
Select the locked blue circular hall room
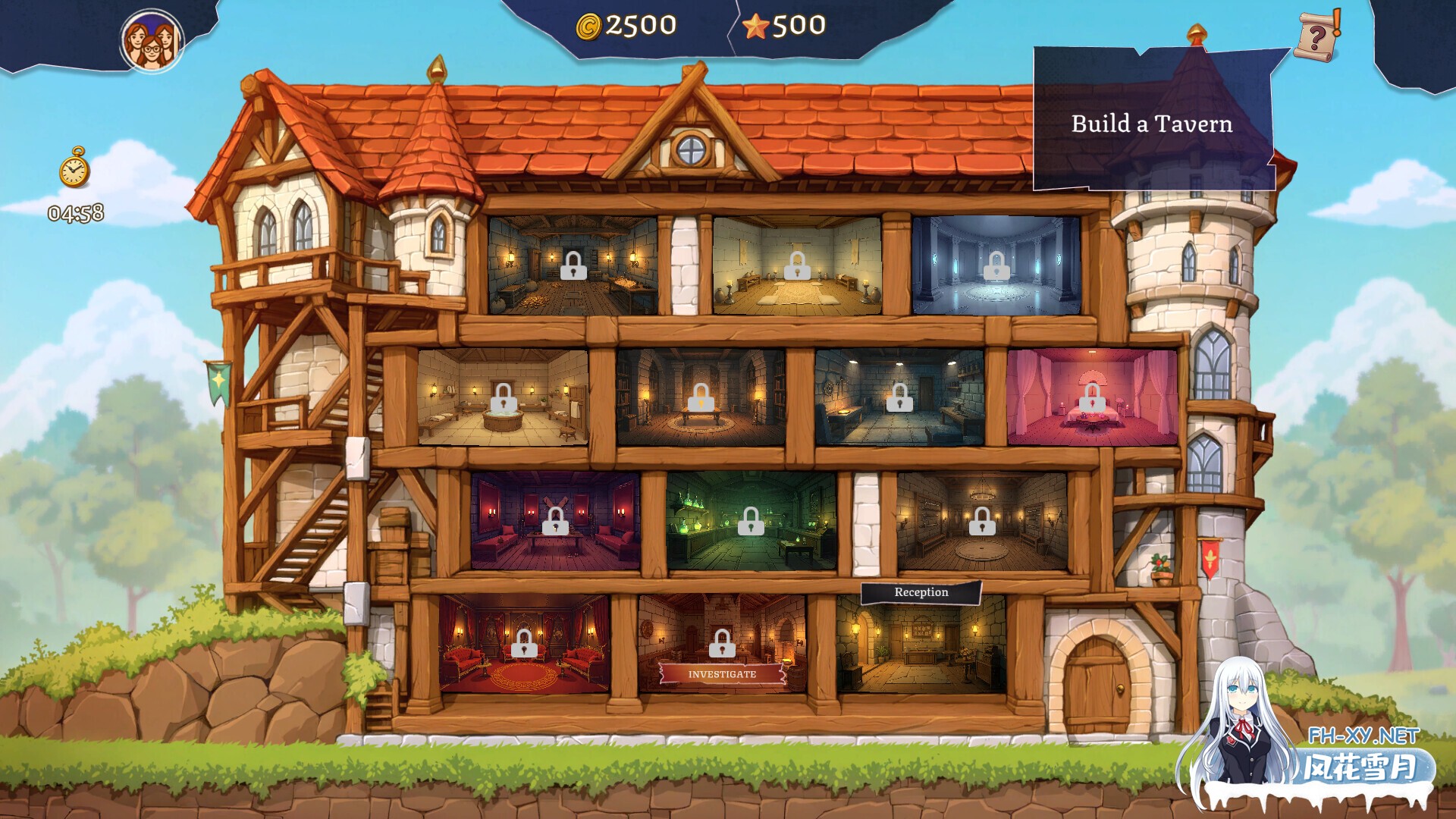point(996,265)
